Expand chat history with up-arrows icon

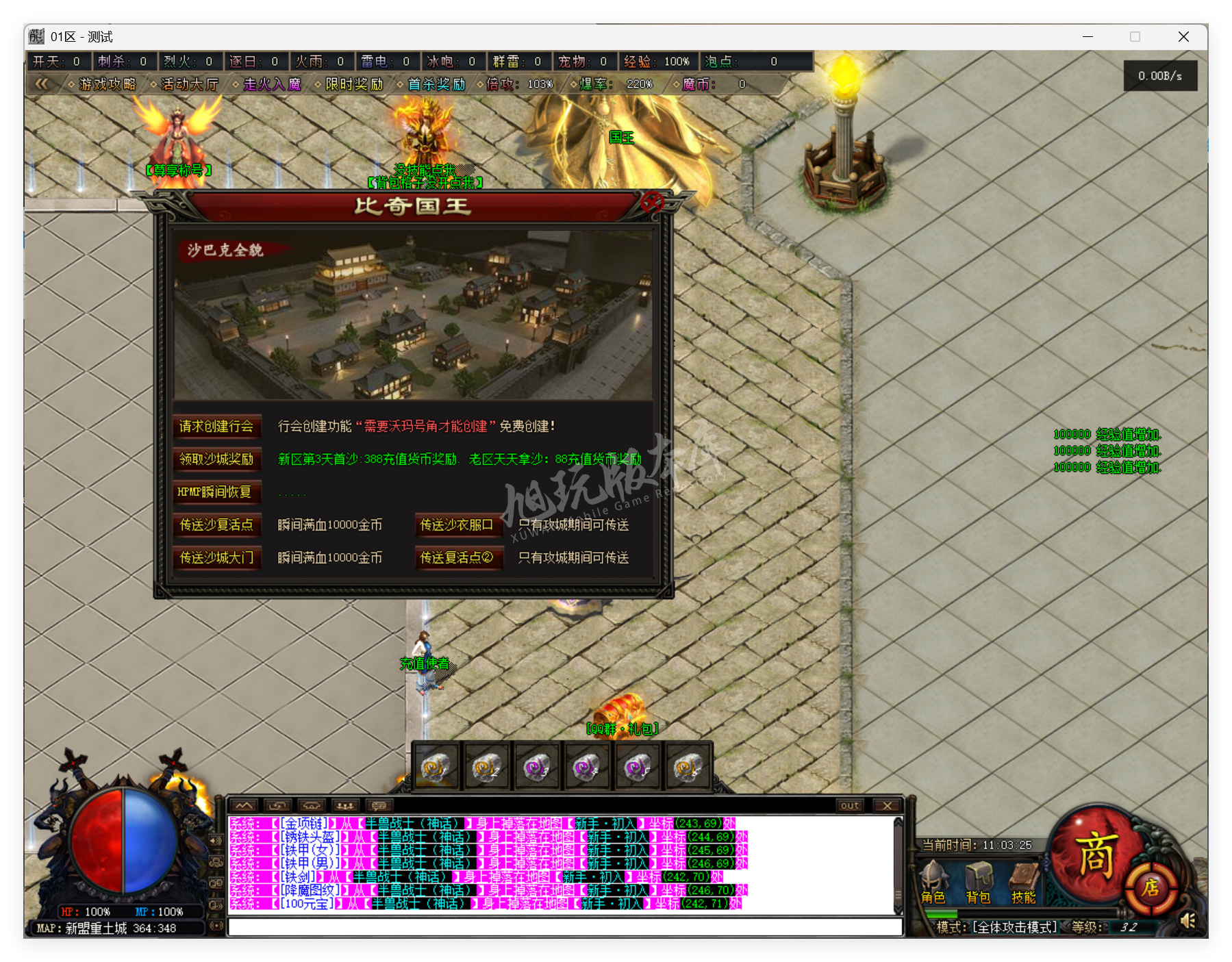(244, 805)
